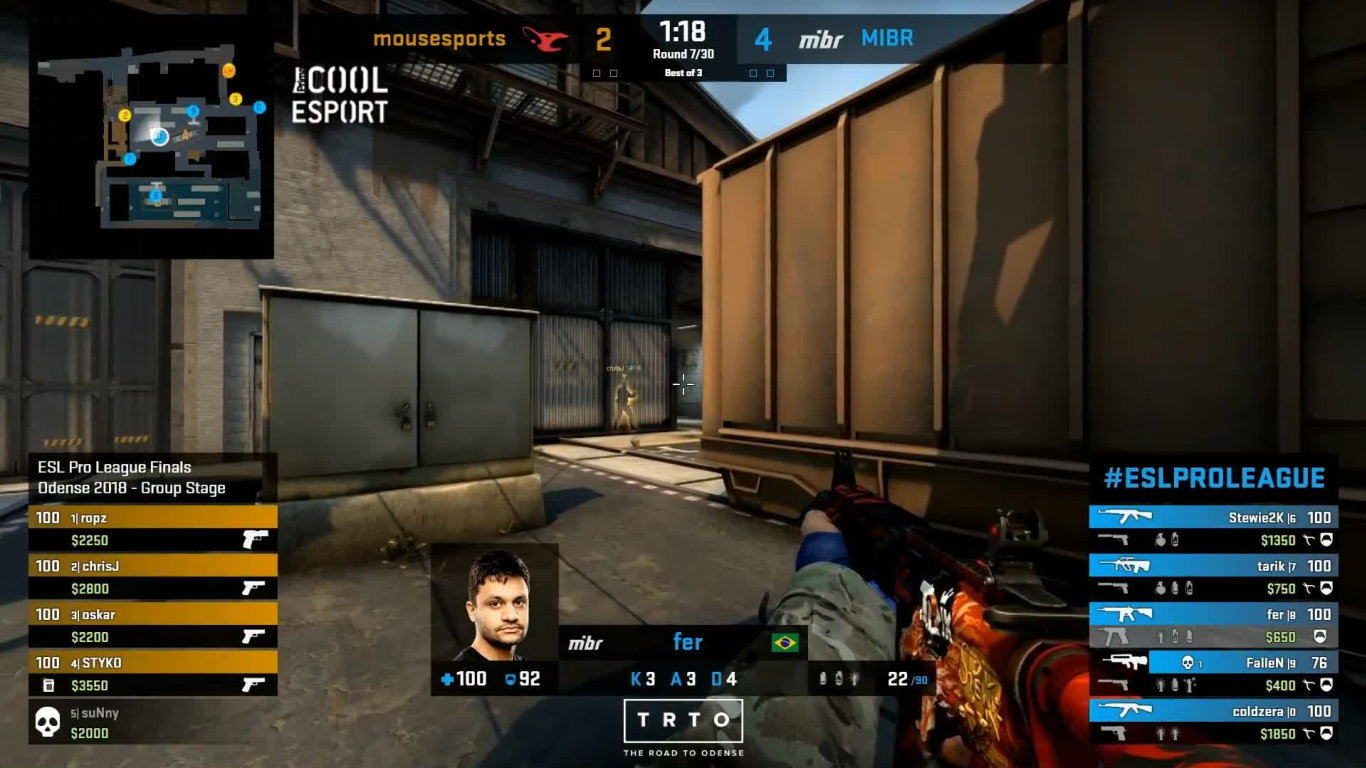This screenshot has width=1366, height=768.
Task: Select FalleN's FAMAS rifle icon
Action: click(x=1123, y=661)
